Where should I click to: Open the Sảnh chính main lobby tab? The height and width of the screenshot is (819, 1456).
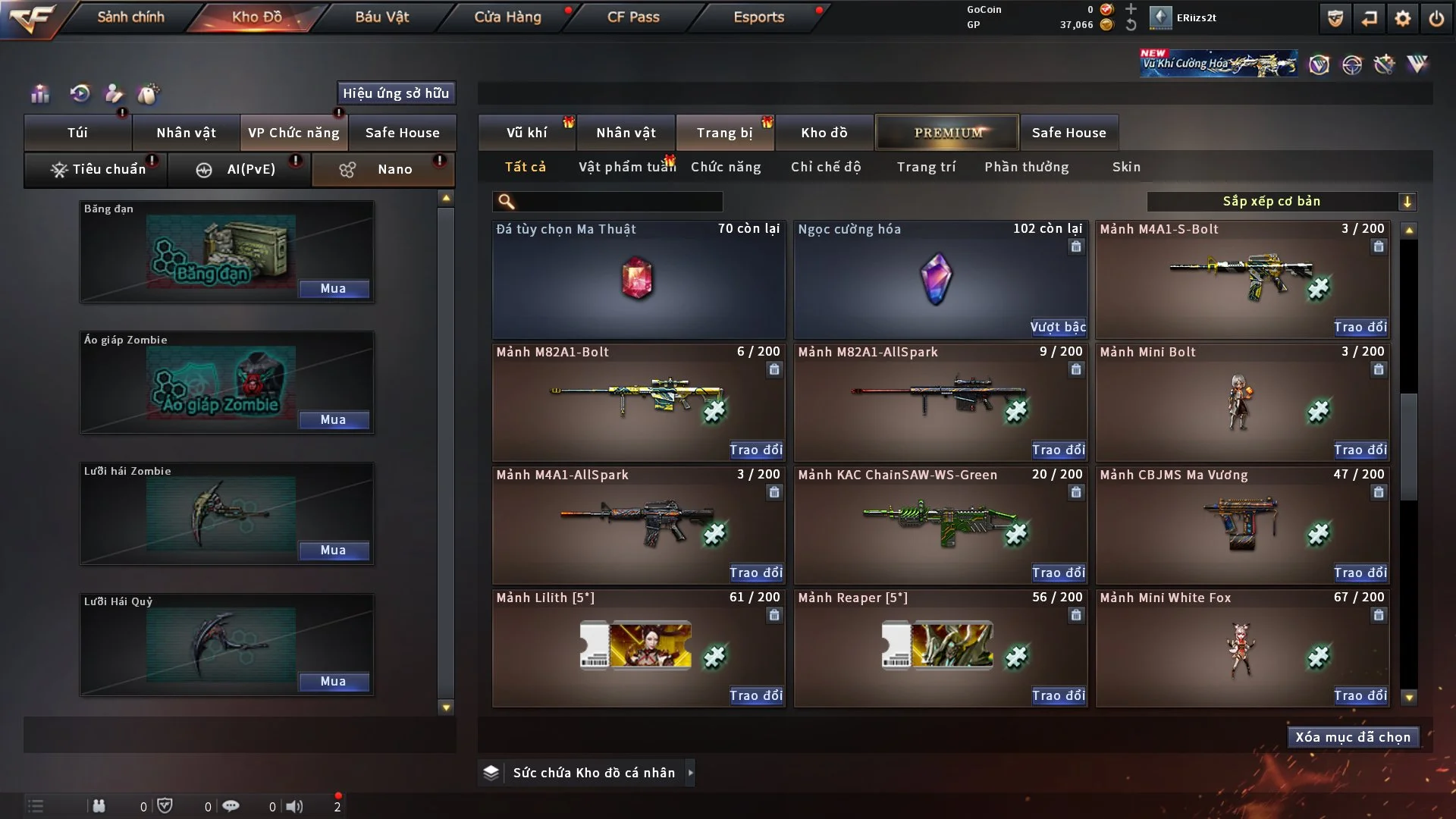(130, 17)
